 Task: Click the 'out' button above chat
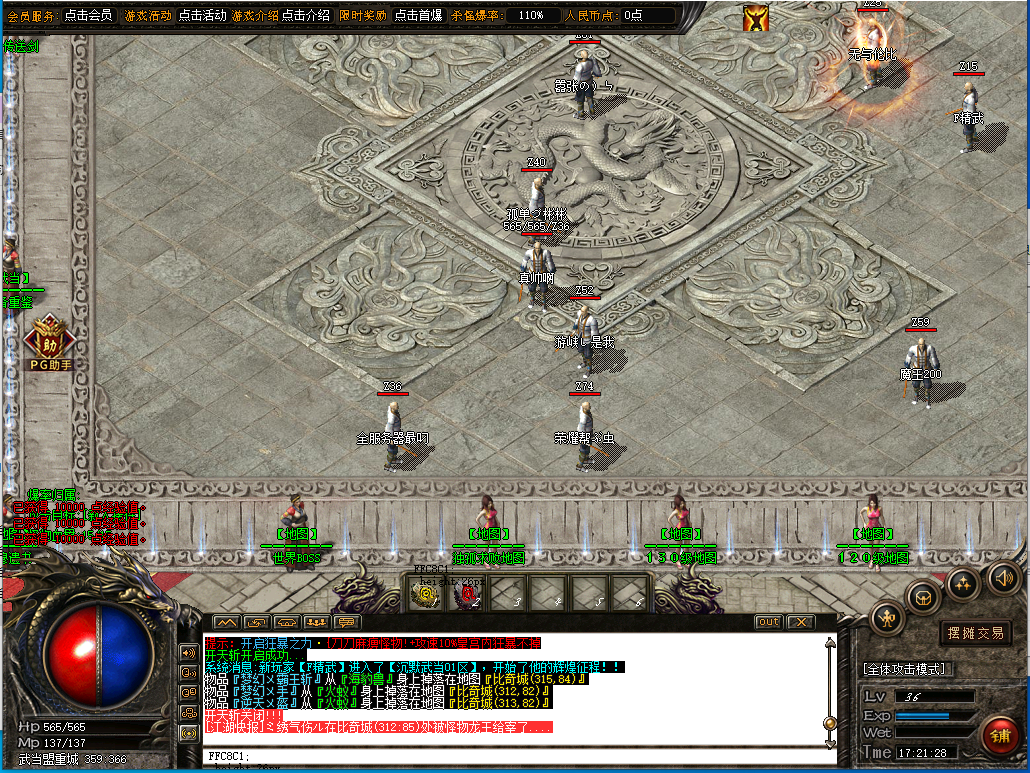[x=768, y=622]
